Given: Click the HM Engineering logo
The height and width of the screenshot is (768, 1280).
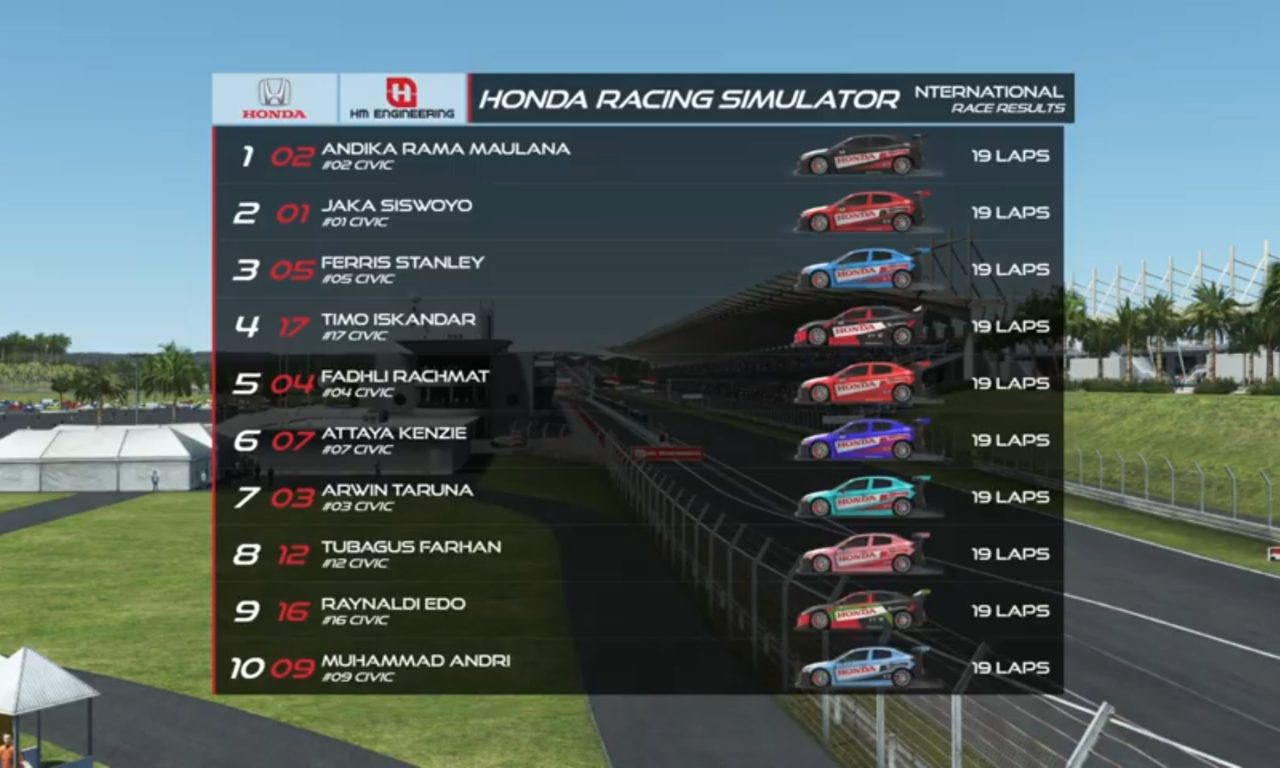Looking at the screenshot, I should (402, 98).
